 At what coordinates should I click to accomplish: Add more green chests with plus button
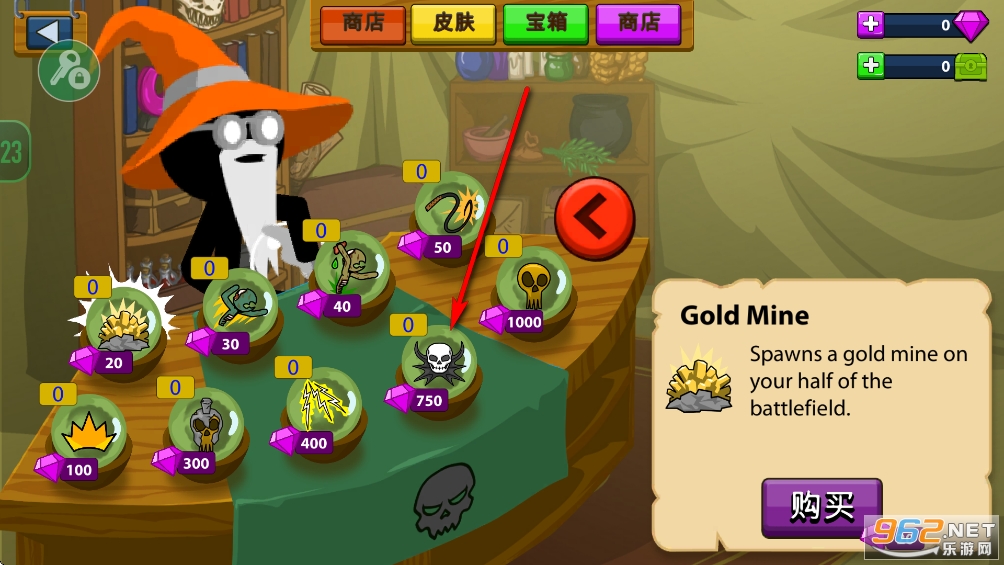click(872, 66)
